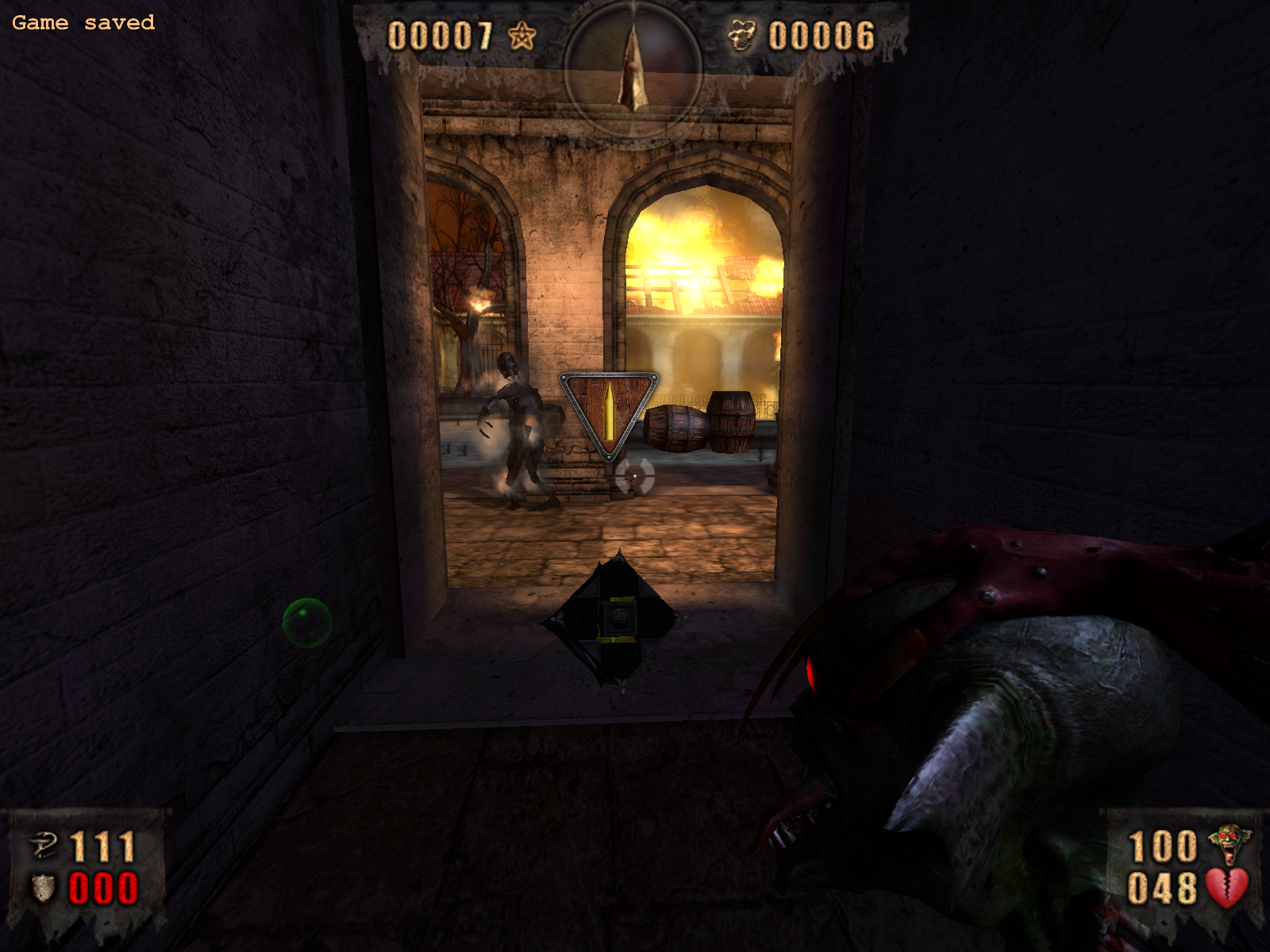Select the green demon head ammo icon
The image size is (1270, 952).
(1229, 845)
